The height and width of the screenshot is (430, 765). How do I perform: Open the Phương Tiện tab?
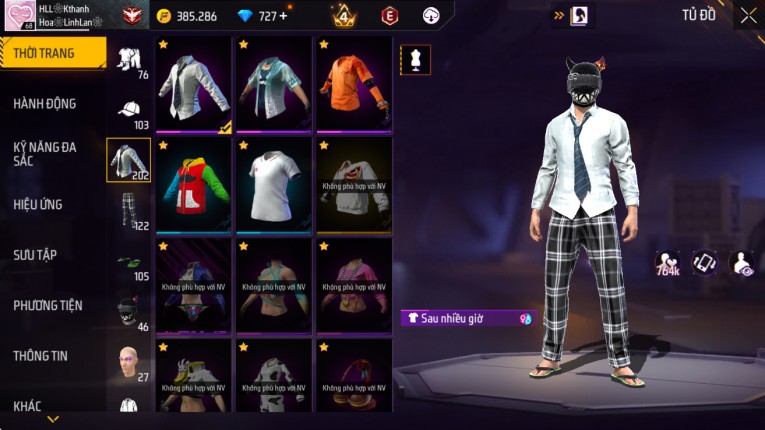click(x=47, y=305)
